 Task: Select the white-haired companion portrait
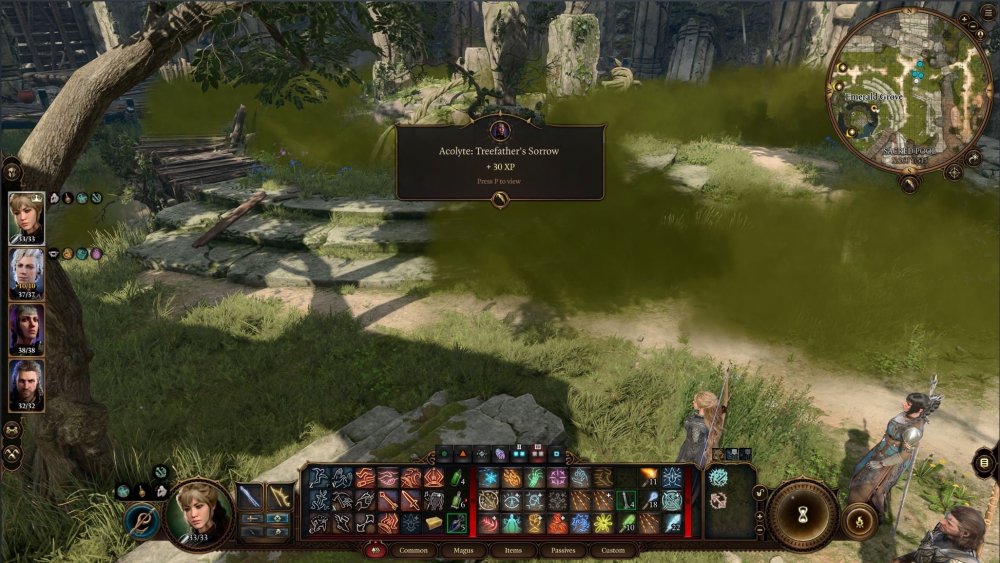[x=27, y=272]
